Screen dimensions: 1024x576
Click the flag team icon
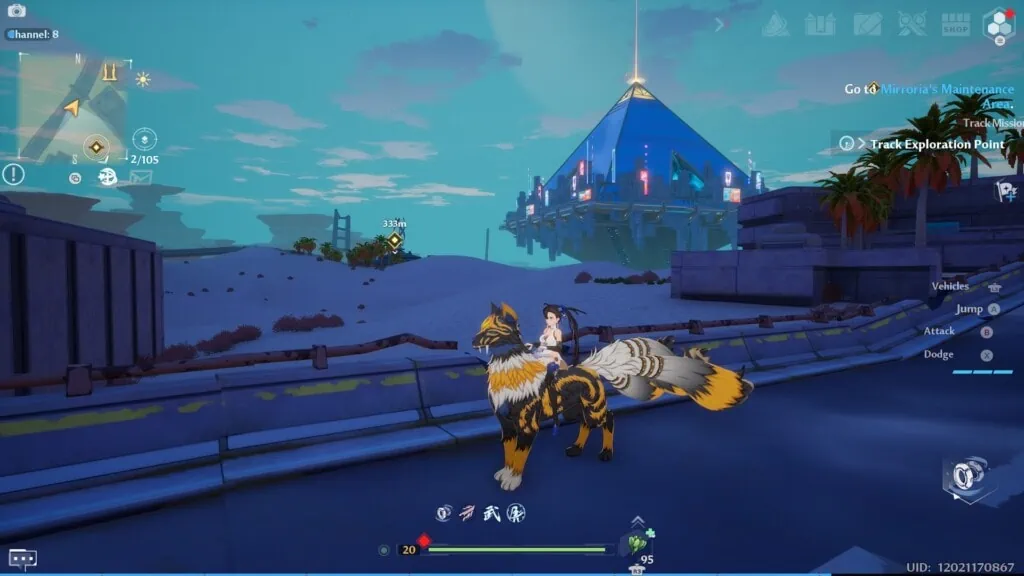pyautogui.click(x=1004, y=190)
